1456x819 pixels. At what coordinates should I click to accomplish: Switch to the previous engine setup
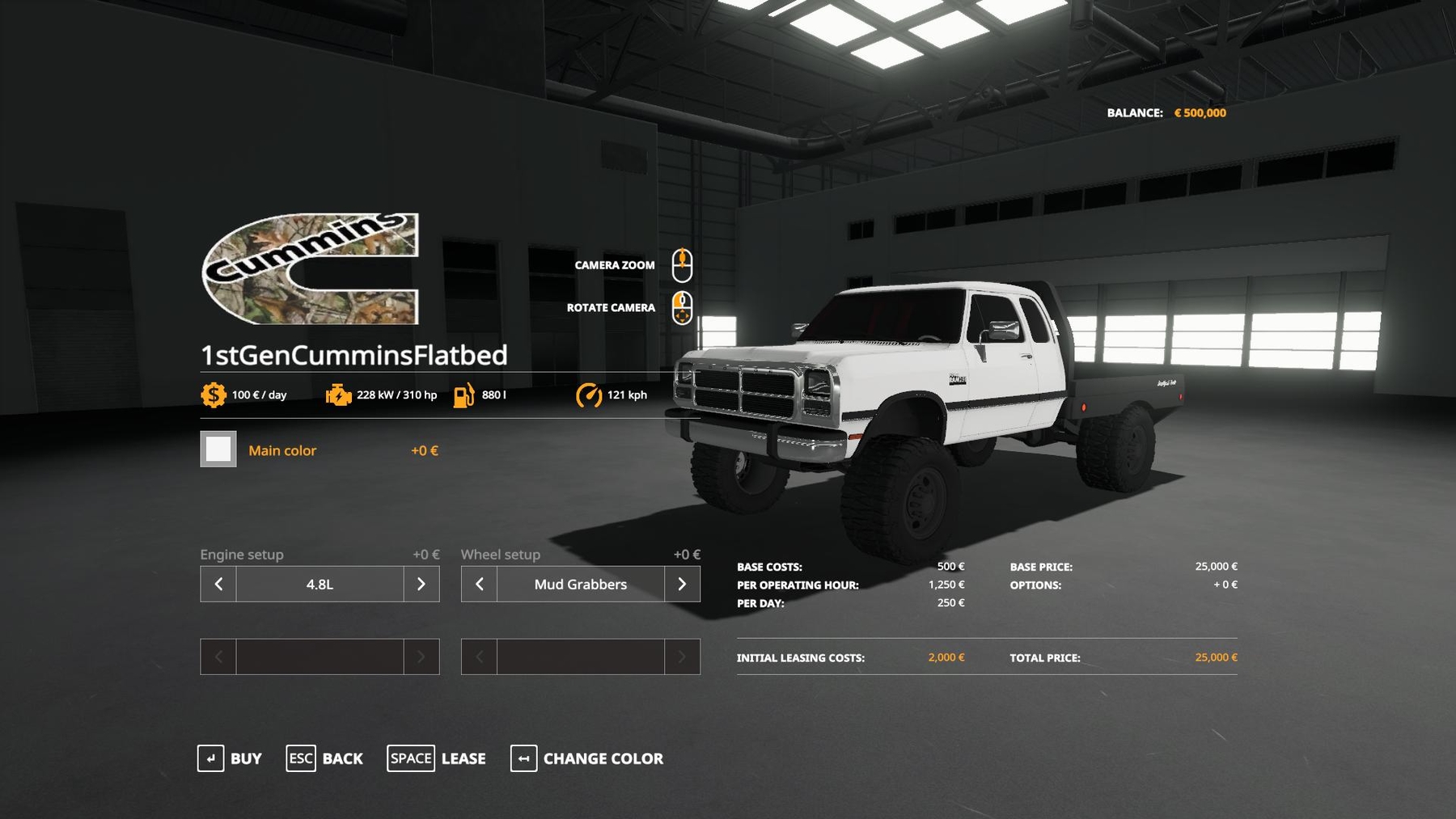pos(218,584)
